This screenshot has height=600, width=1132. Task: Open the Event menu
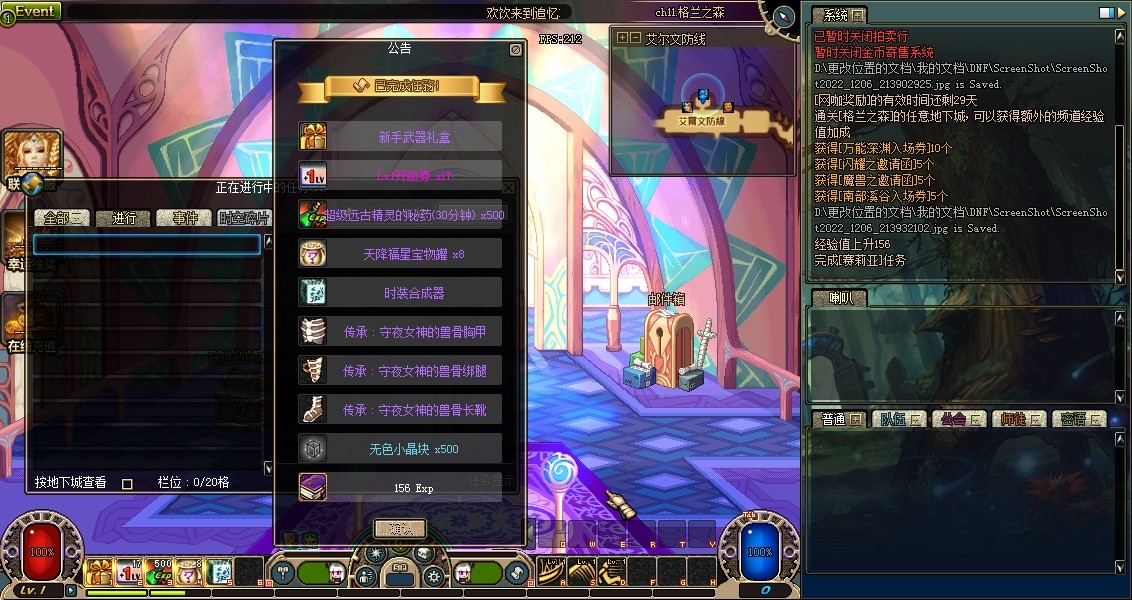tap(32, 11)
